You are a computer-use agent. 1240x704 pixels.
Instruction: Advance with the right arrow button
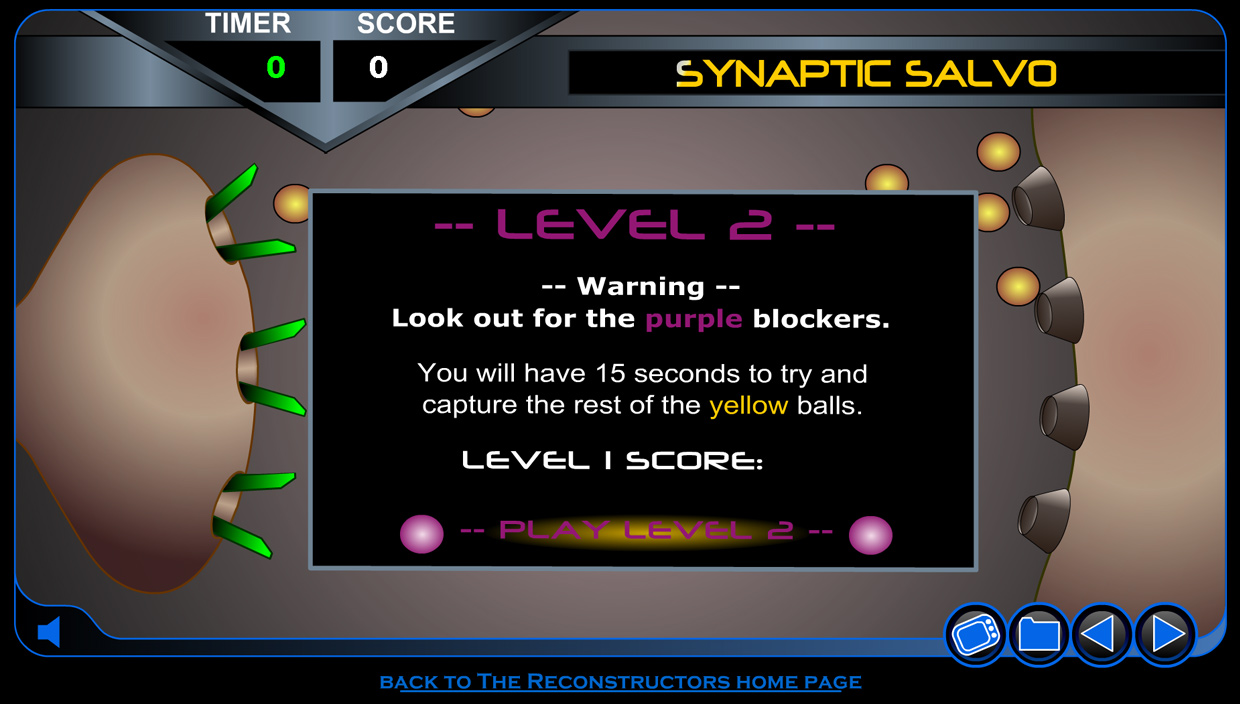1166,635
